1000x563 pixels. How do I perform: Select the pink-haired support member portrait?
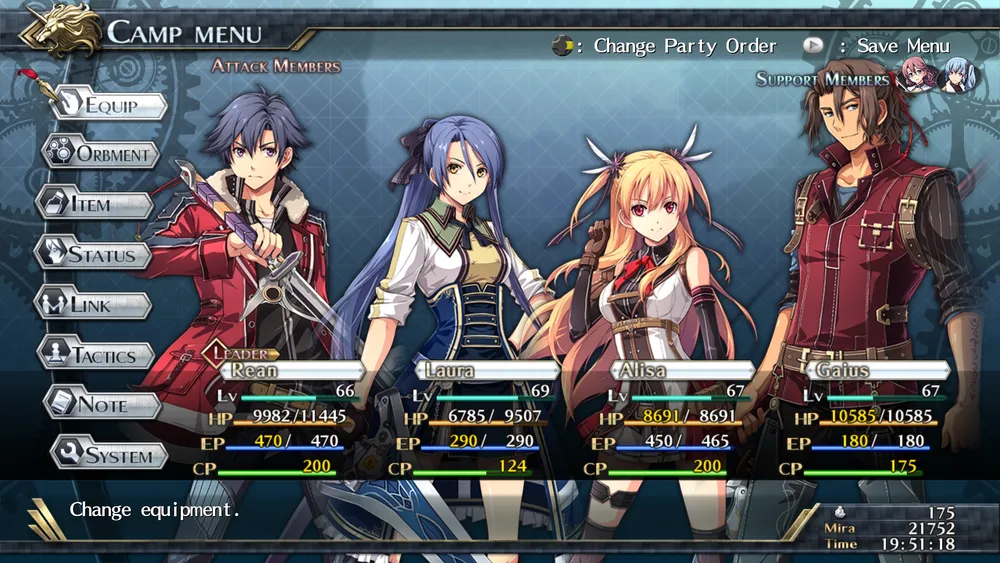coord(915,76)
